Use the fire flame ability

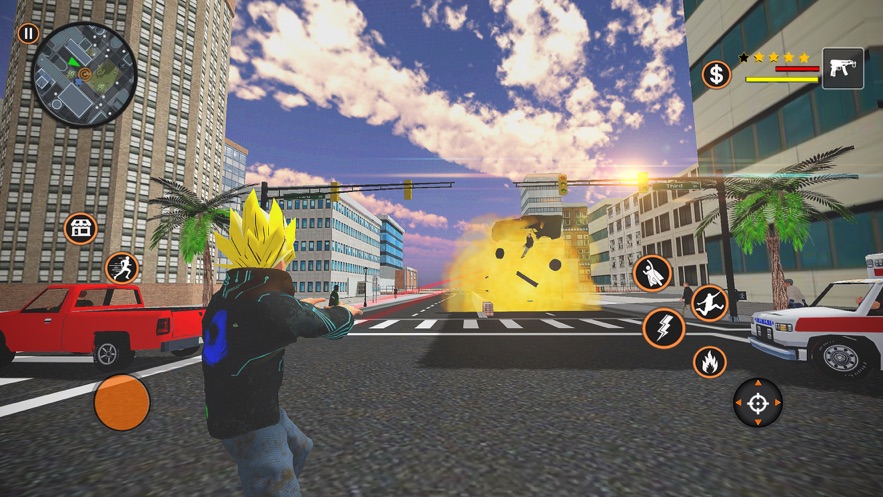710,361
